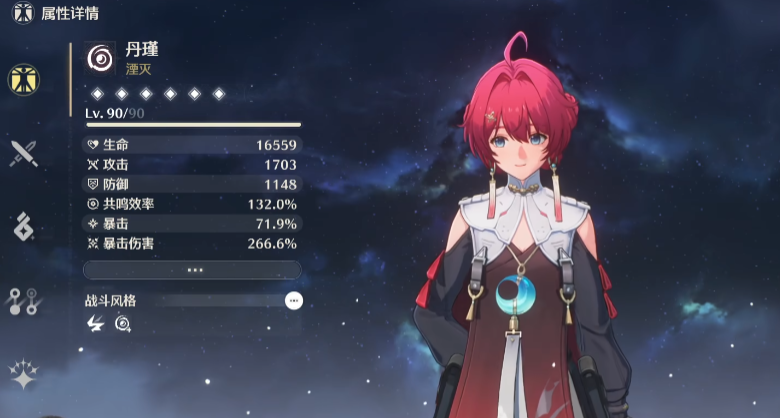Open the linked-nodes skill tree tab

(23, 300)
